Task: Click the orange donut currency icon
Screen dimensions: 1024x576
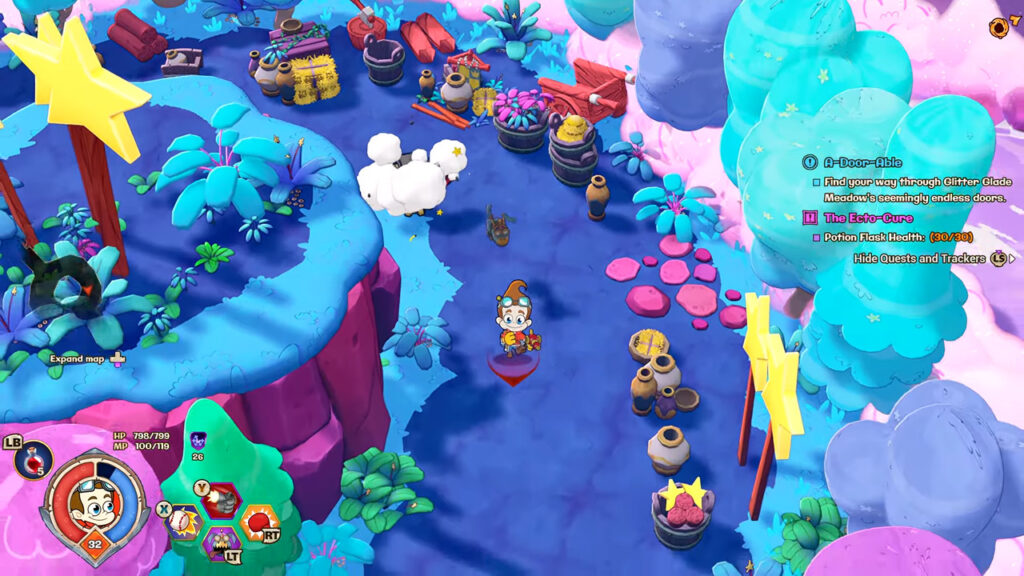Action: coord(999,26)
